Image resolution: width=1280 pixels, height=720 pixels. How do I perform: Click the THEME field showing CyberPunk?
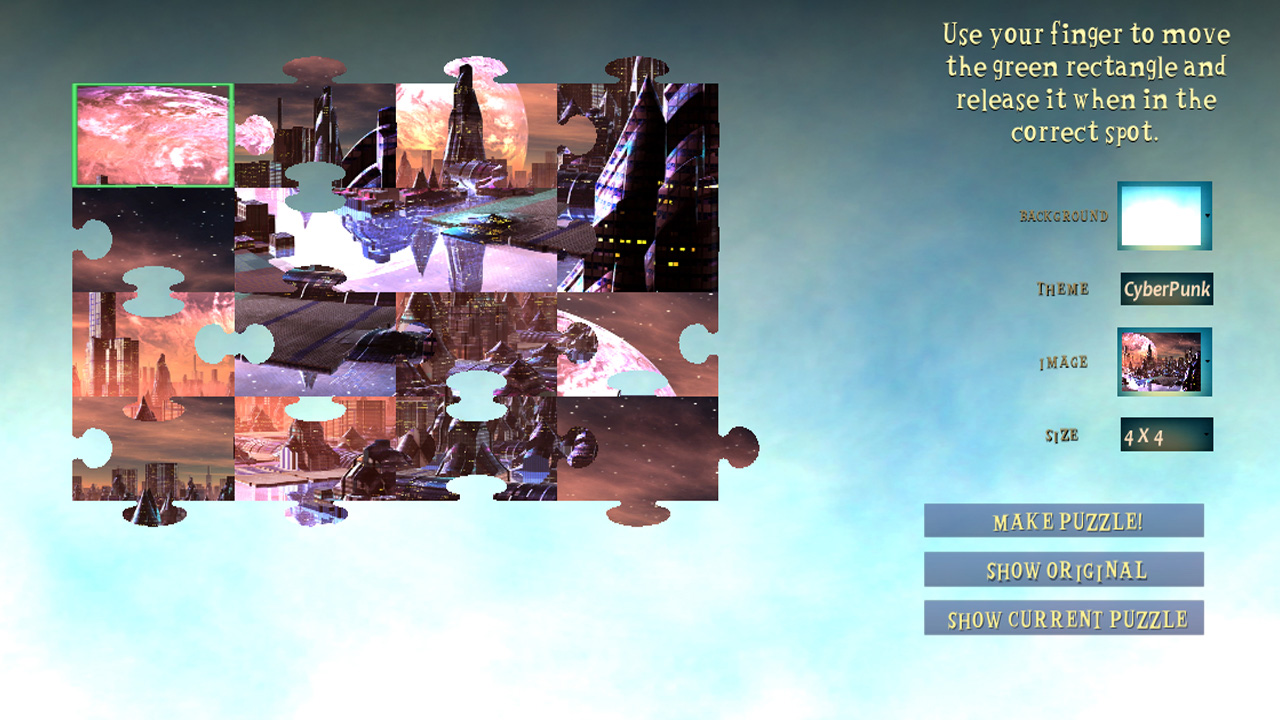[1165, 288]
